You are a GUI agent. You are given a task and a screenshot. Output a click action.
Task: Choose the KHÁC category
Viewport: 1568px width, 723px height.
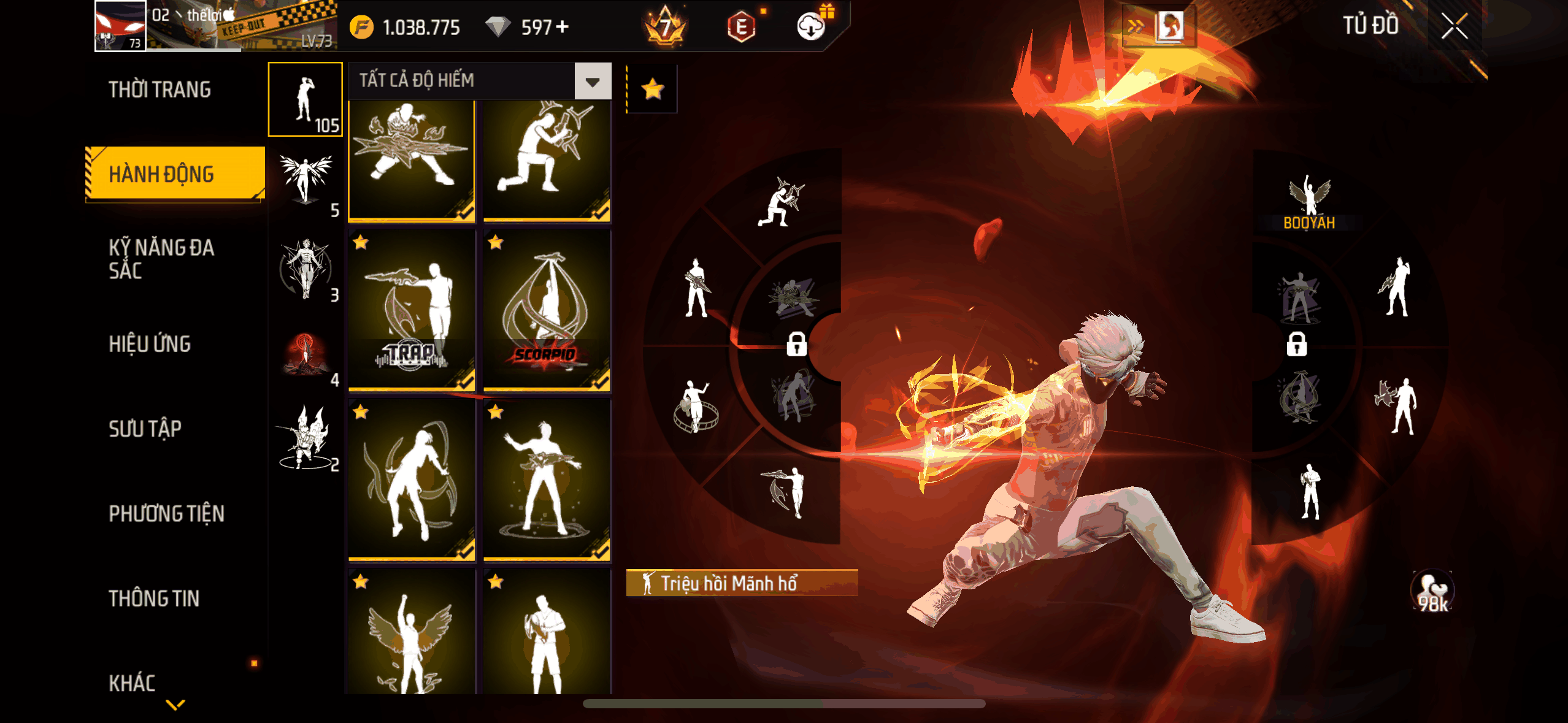pos(132,683)
